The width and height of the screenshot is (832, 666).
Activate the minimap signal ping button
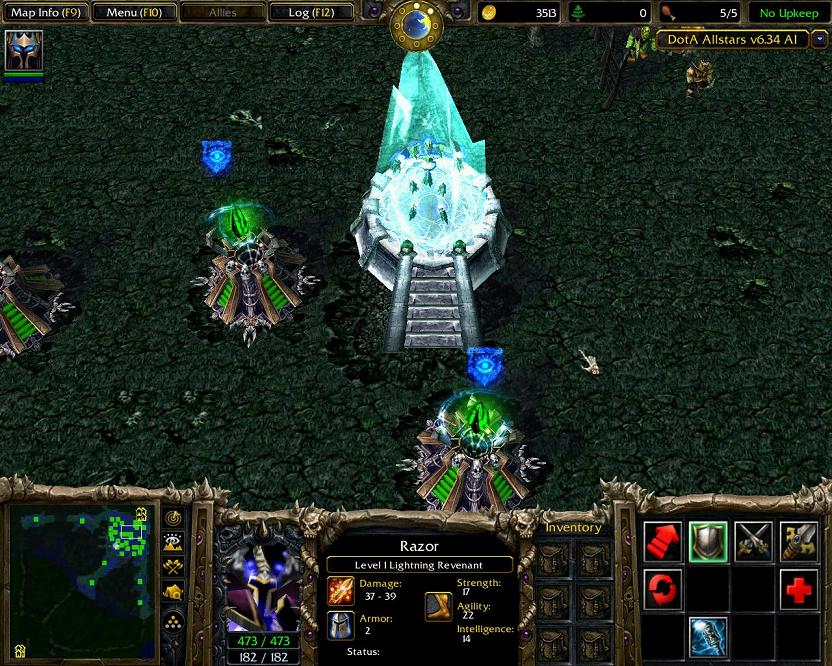174,518
